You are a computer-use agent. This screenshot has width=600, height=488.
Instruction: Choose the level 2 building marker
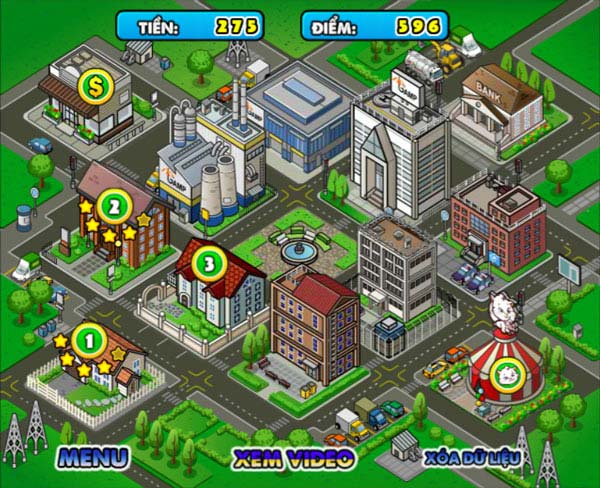coord(115,207)
